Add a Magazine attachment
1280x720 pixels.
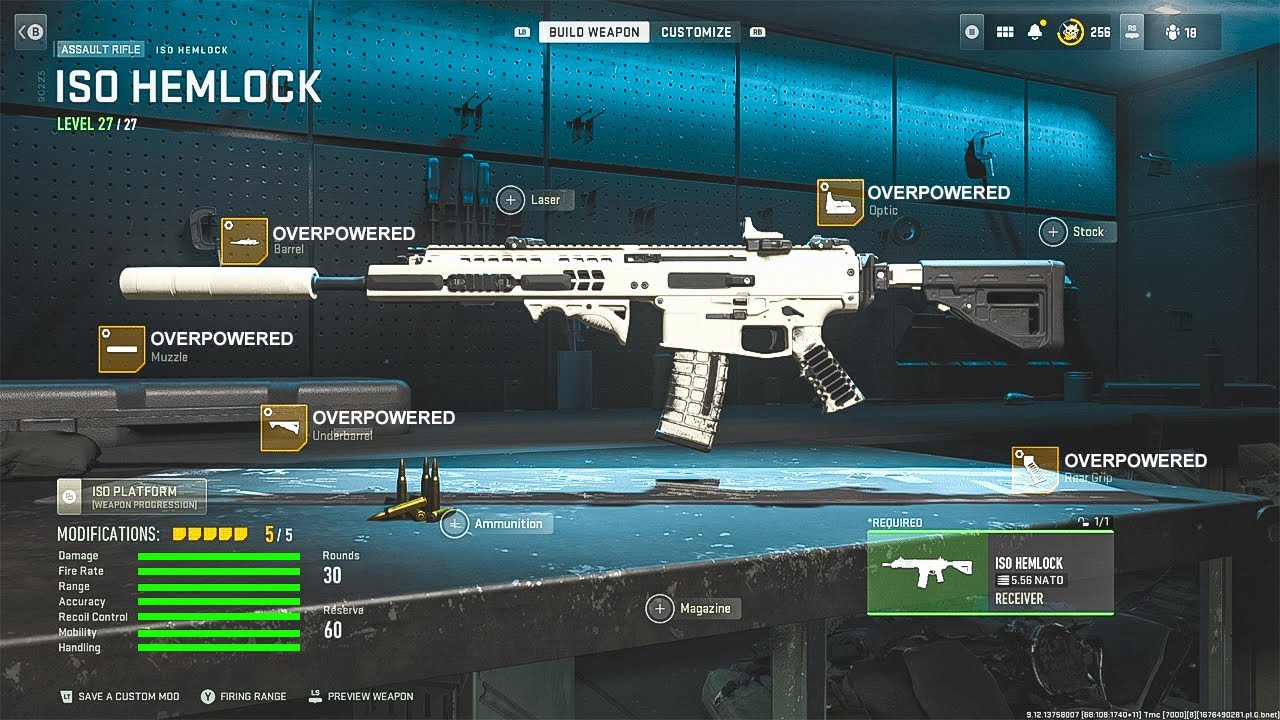pyautogui.click(x=660, y=608)
